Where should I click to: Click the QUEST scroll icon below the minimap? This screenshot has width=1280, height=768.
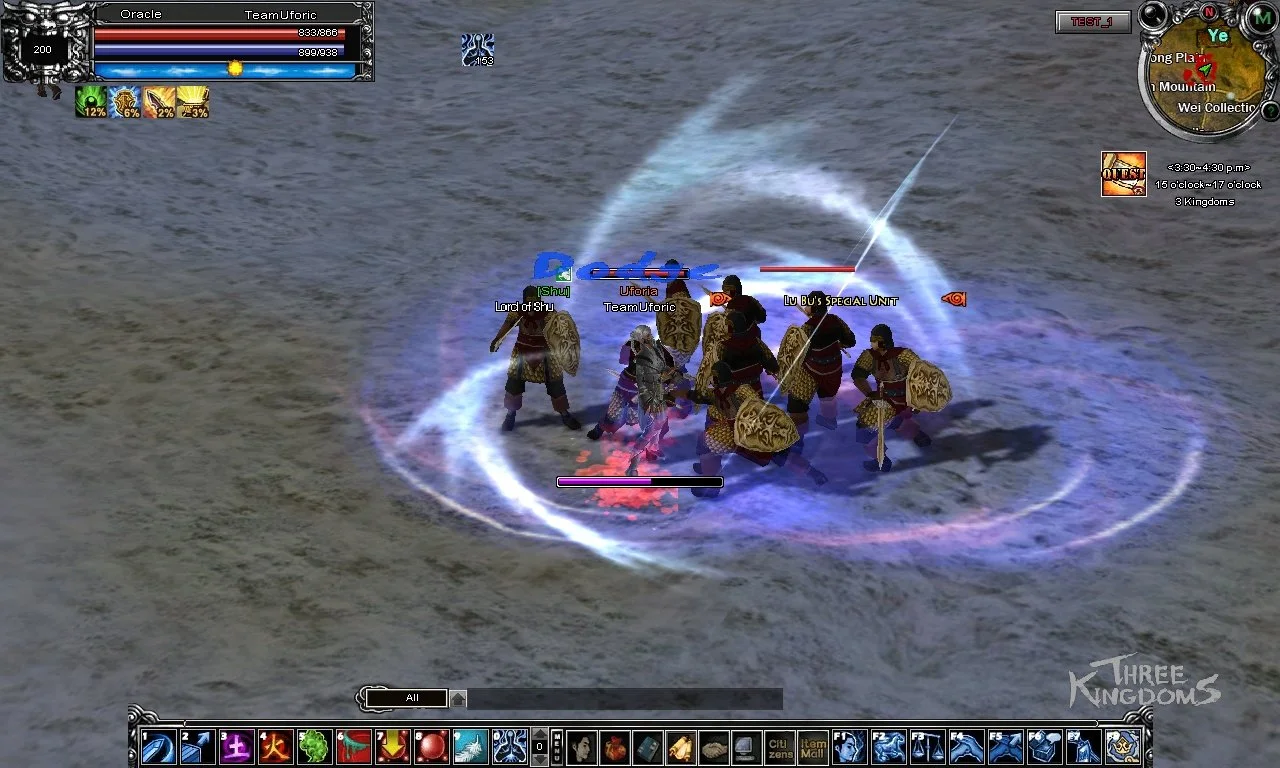tap(1124, 173)
